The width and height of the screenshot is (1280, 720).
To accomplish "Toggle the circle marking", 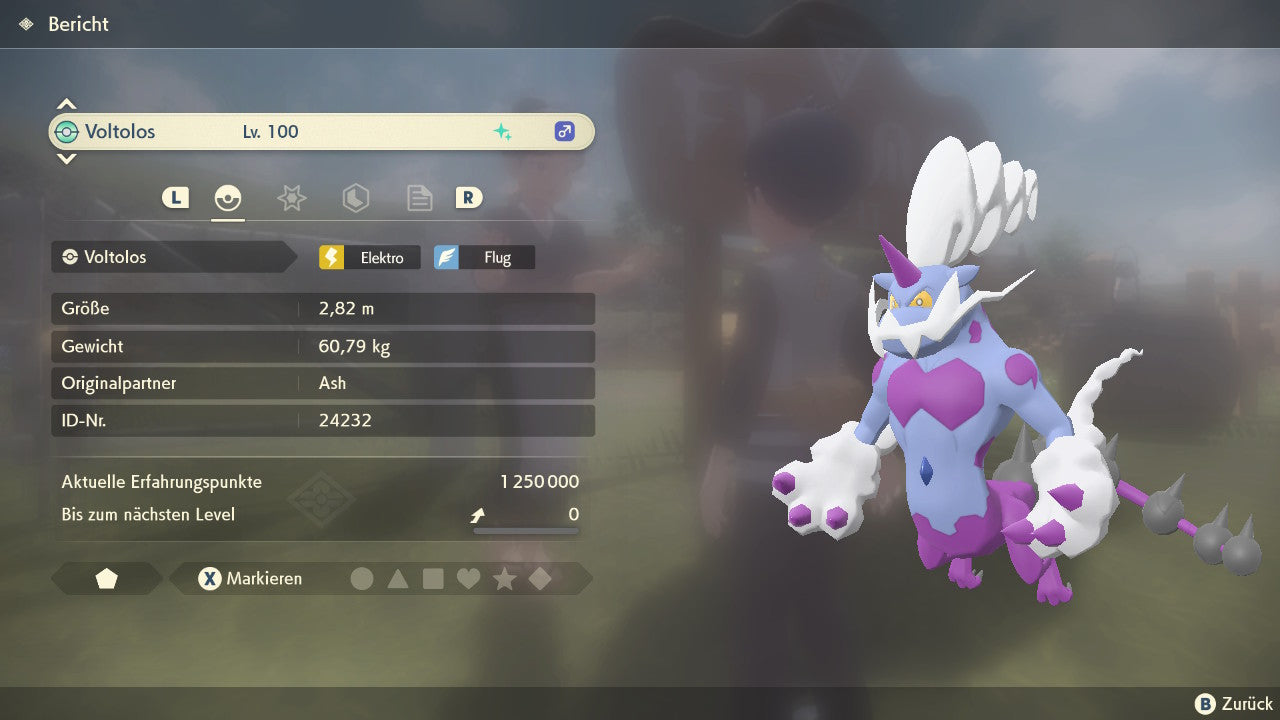I will pyautogui.click(x=362, y=579).
